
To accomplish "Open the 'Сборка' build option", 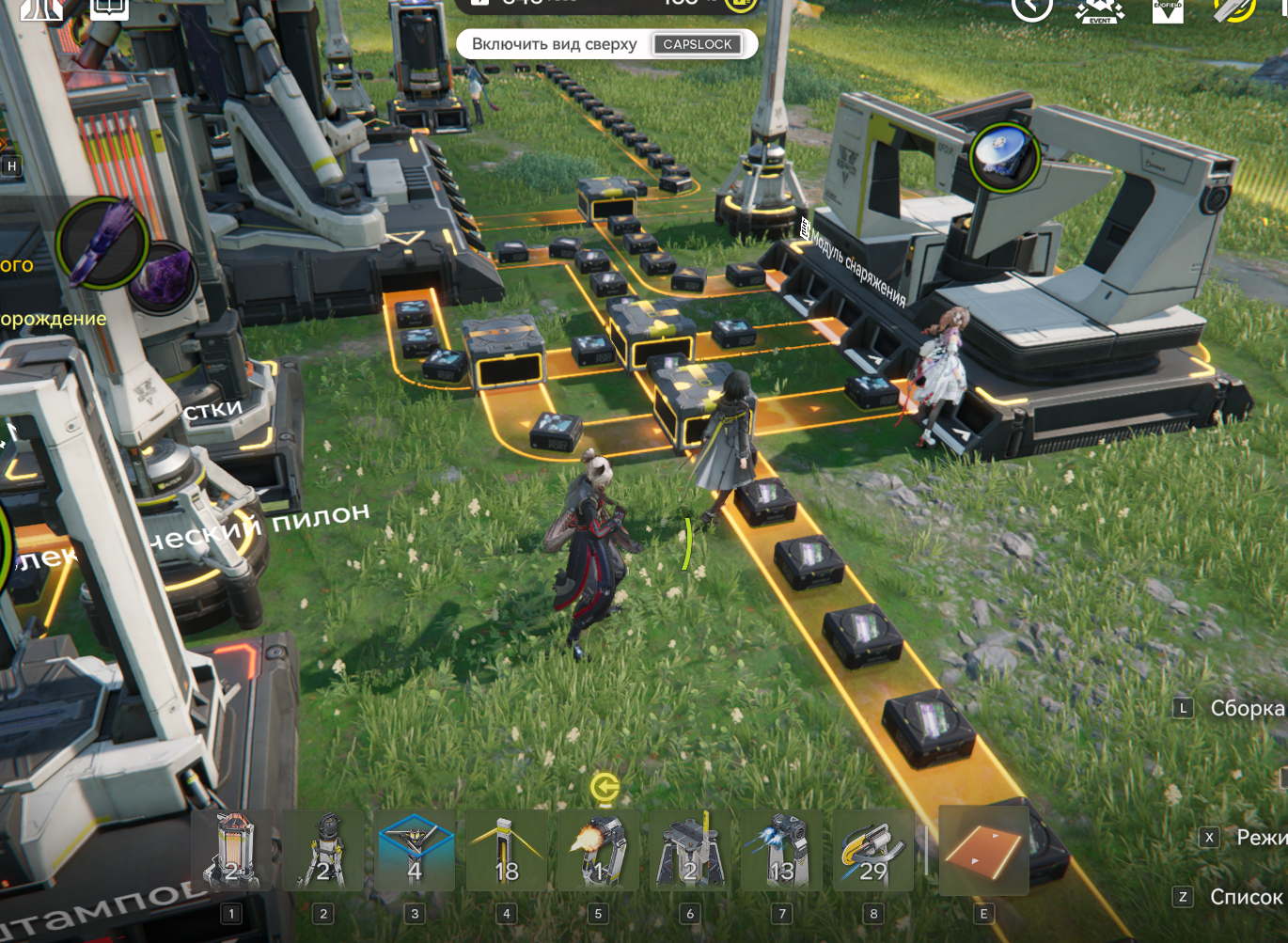I will tap(1246, 708).
